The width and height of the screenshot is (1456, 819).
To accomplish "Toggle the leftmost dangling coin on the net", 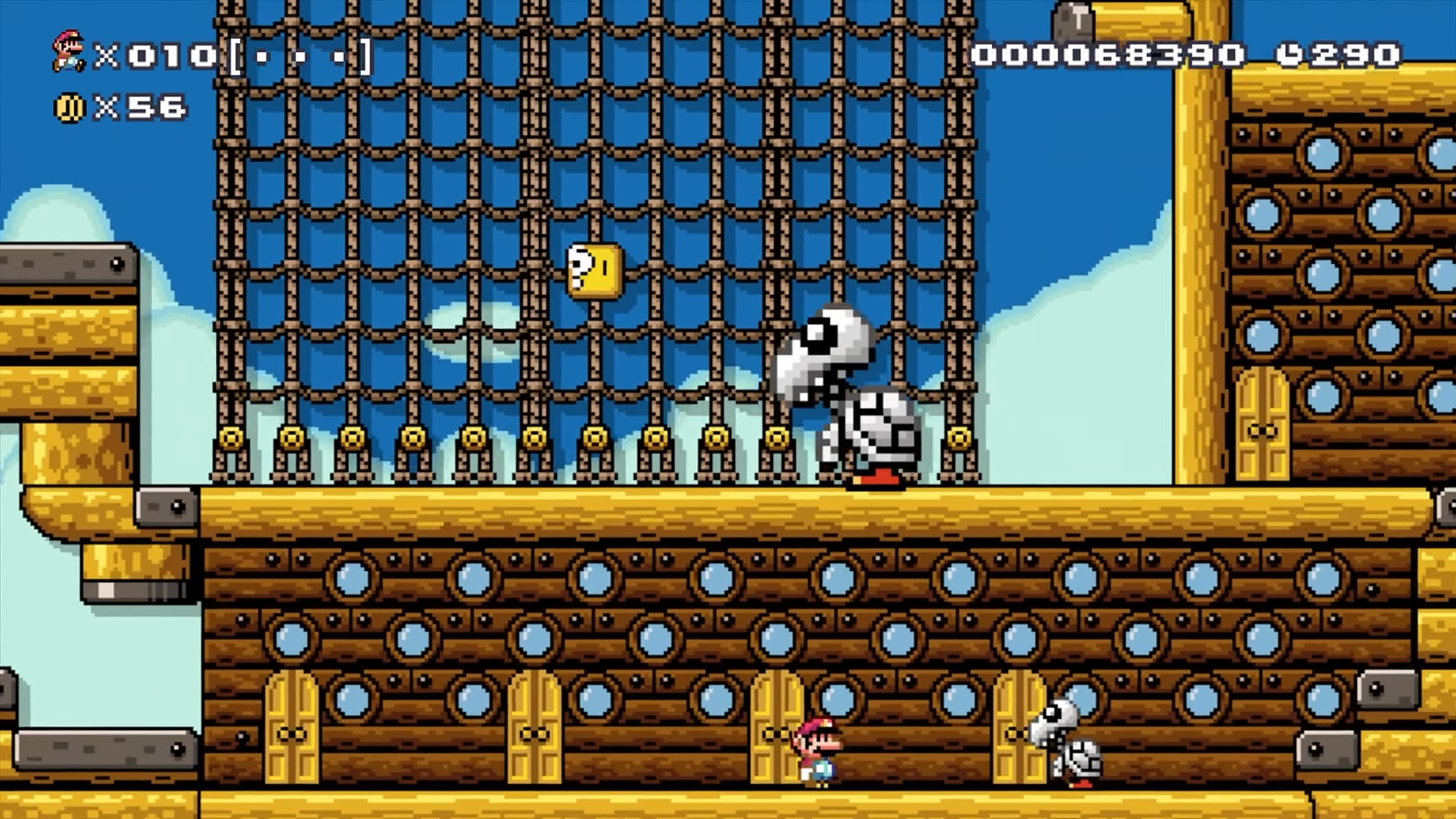I will (231, 437).
